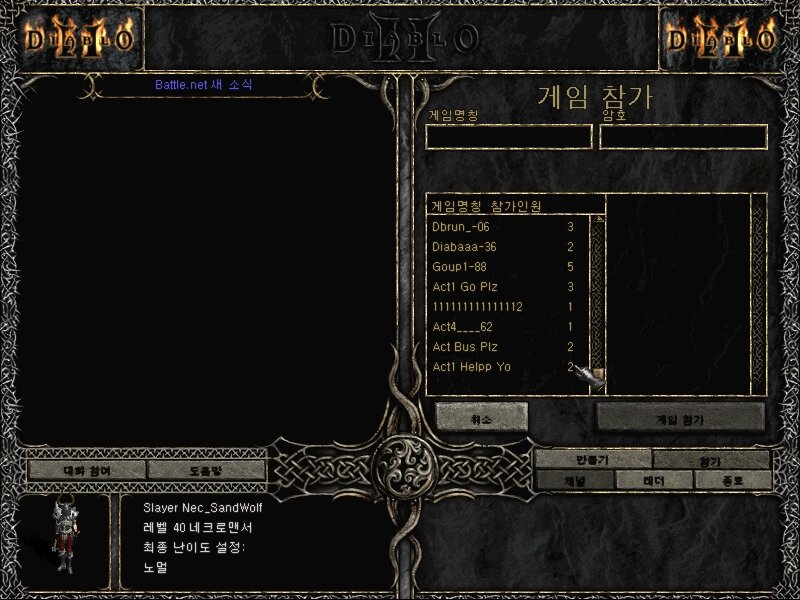Join the game with 게임 참가 button
The height and width of the screenshot is (600, 800).
pyautogui.click(x=681, y=417)
